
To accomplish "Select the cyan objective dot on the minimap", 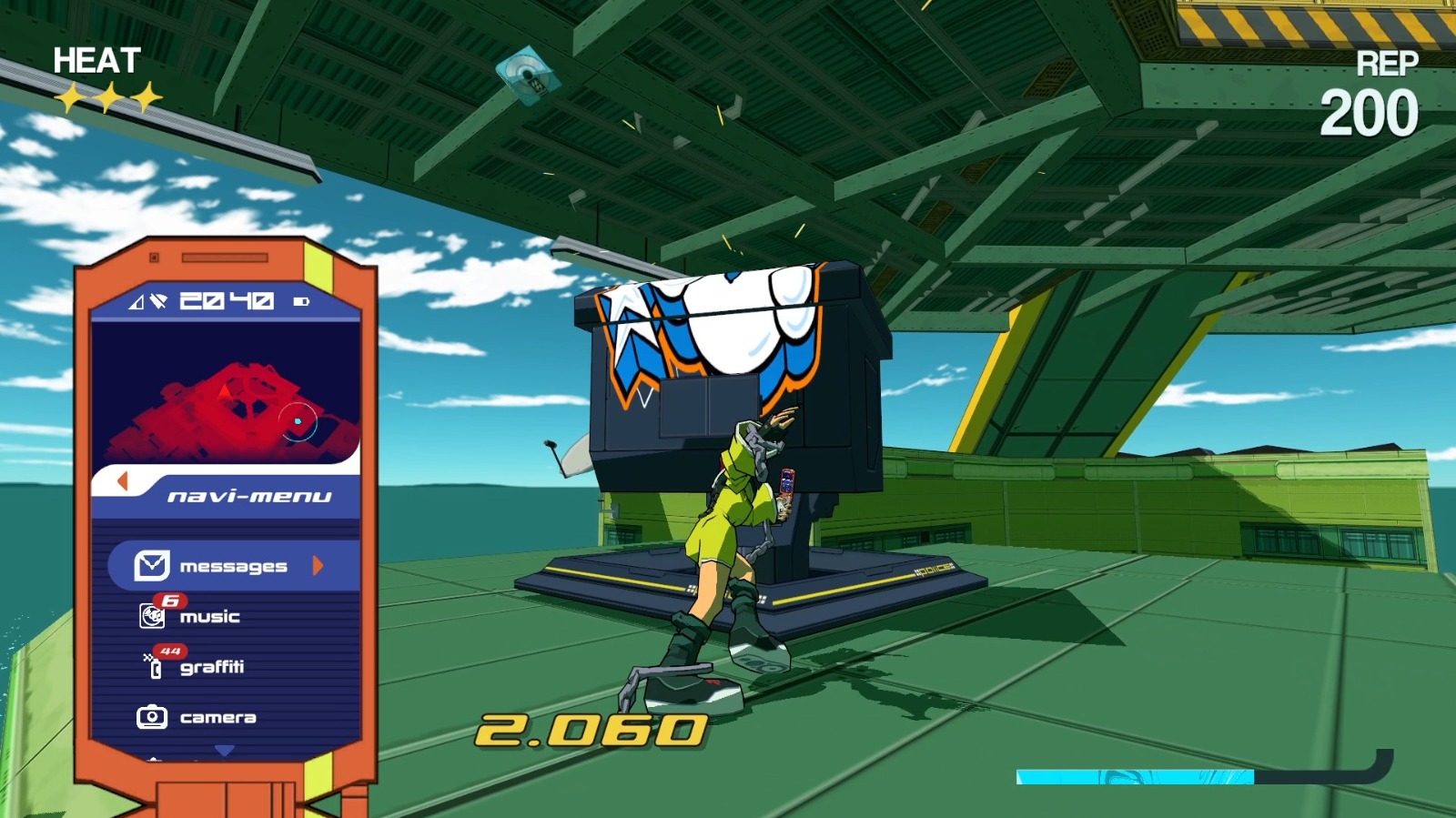I will pos(298,420).
